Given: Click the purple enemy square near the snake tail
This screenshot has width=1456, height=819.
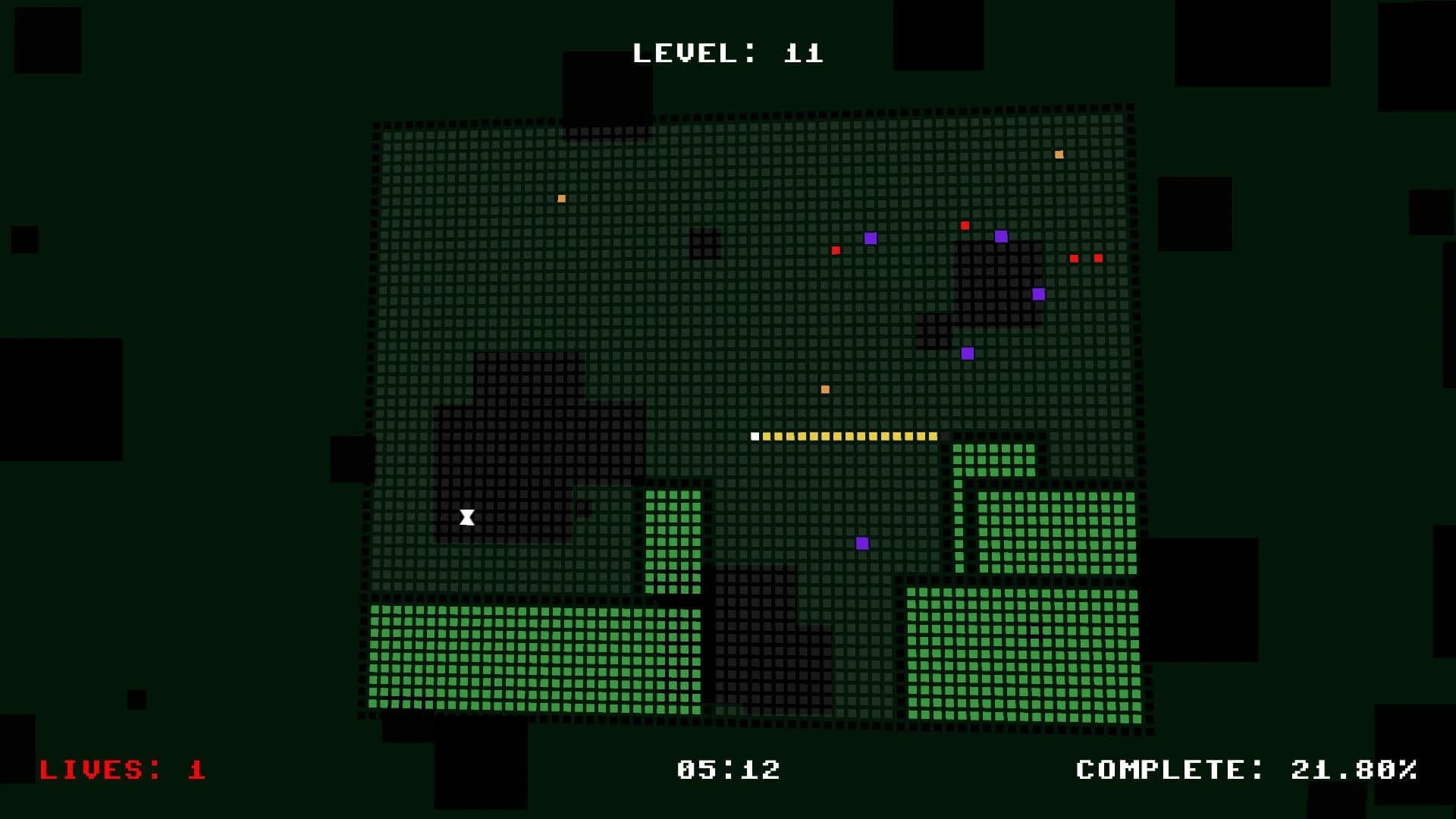Looking at the screenshot, I should click(967, 352).
